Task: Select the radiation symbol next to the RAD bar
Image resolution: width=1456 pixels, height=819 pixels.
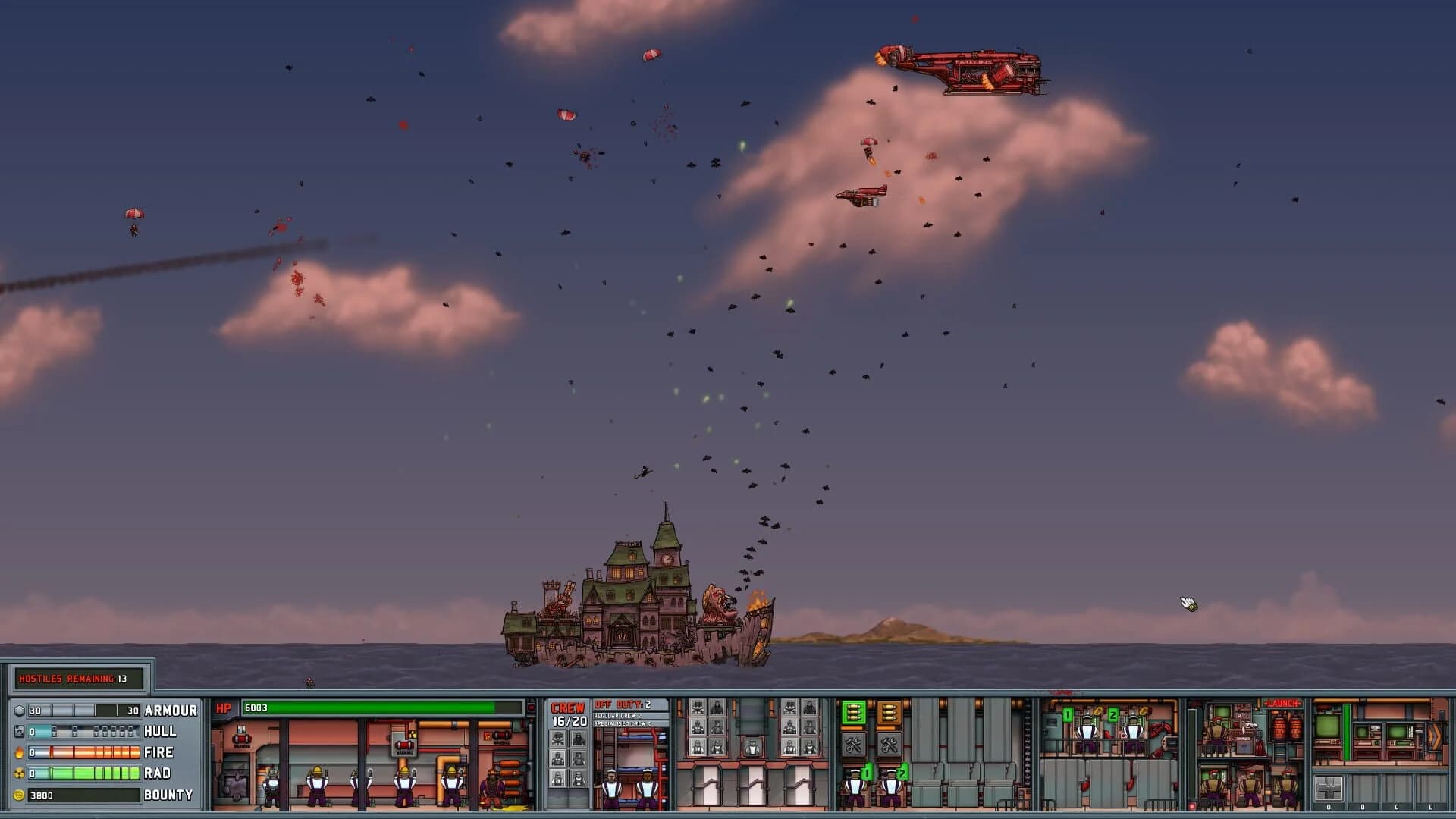Action: (x=20, y=773)
